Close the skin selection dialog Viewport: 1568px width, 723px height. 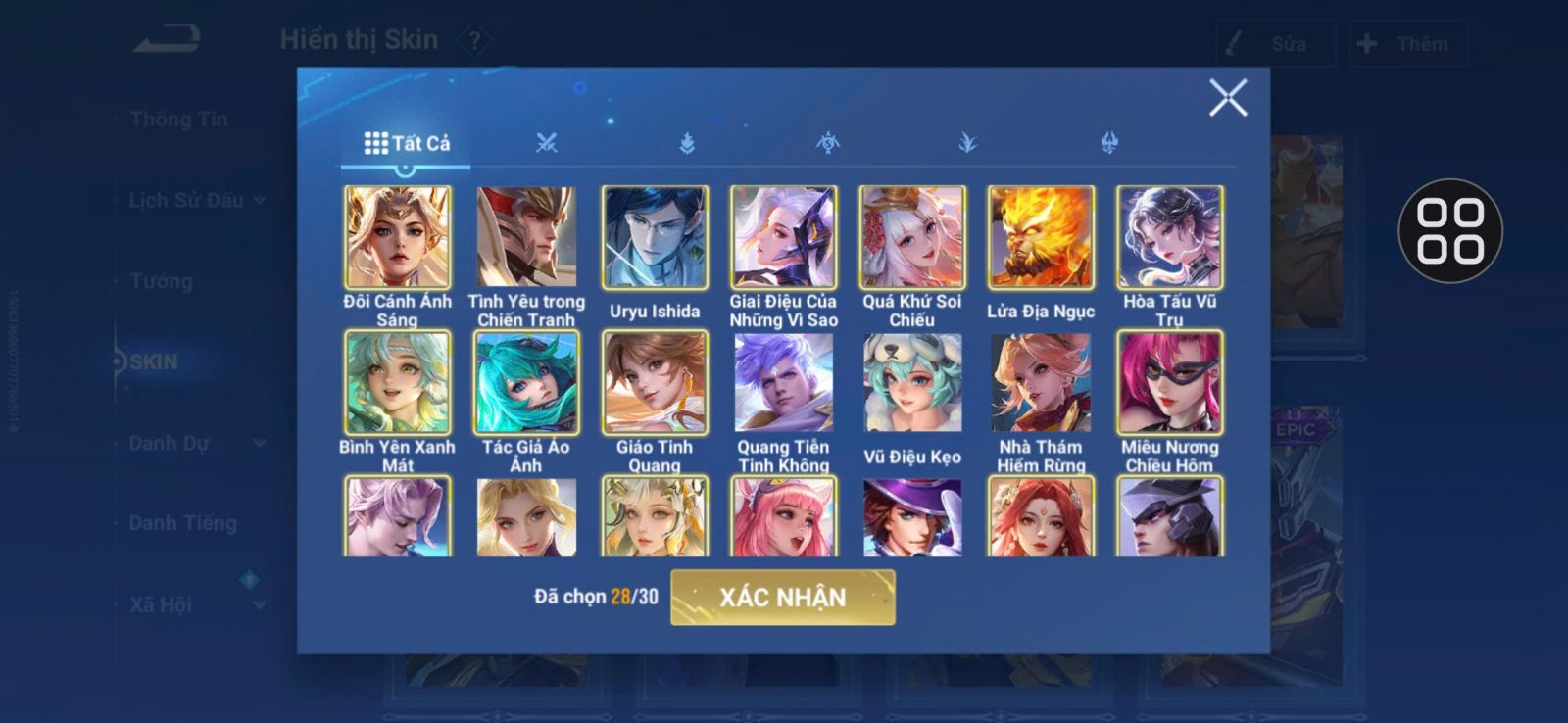click(1227, 98)
